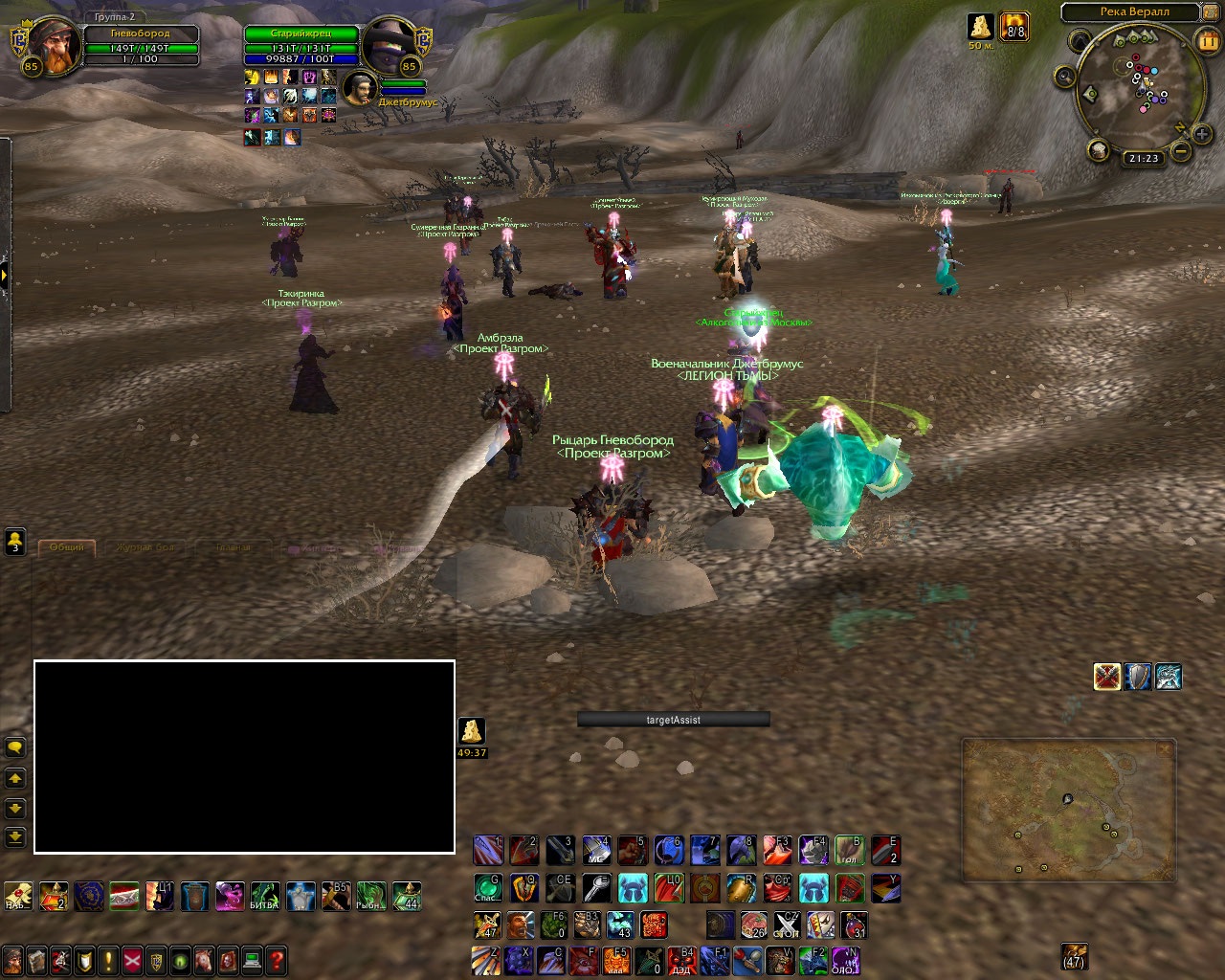Click the 8/8 fiery buff icon
The width and height of the screenshot is (1225, 980).
click(1014, 27)
